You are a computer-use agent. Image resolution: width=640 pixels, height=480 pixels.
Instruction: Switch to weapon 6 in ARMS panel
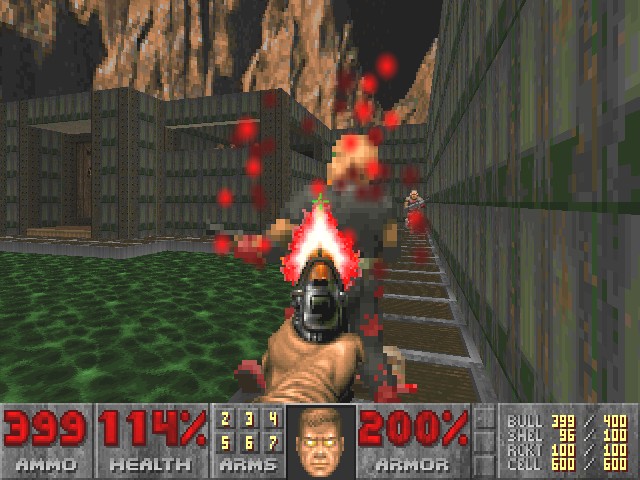click(x=250, y=439)
